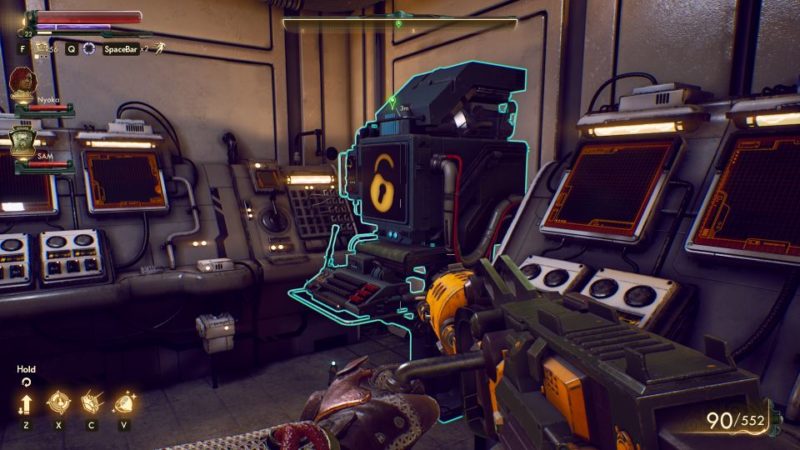Click the companion up-arrow command icon

coord(26,404)
